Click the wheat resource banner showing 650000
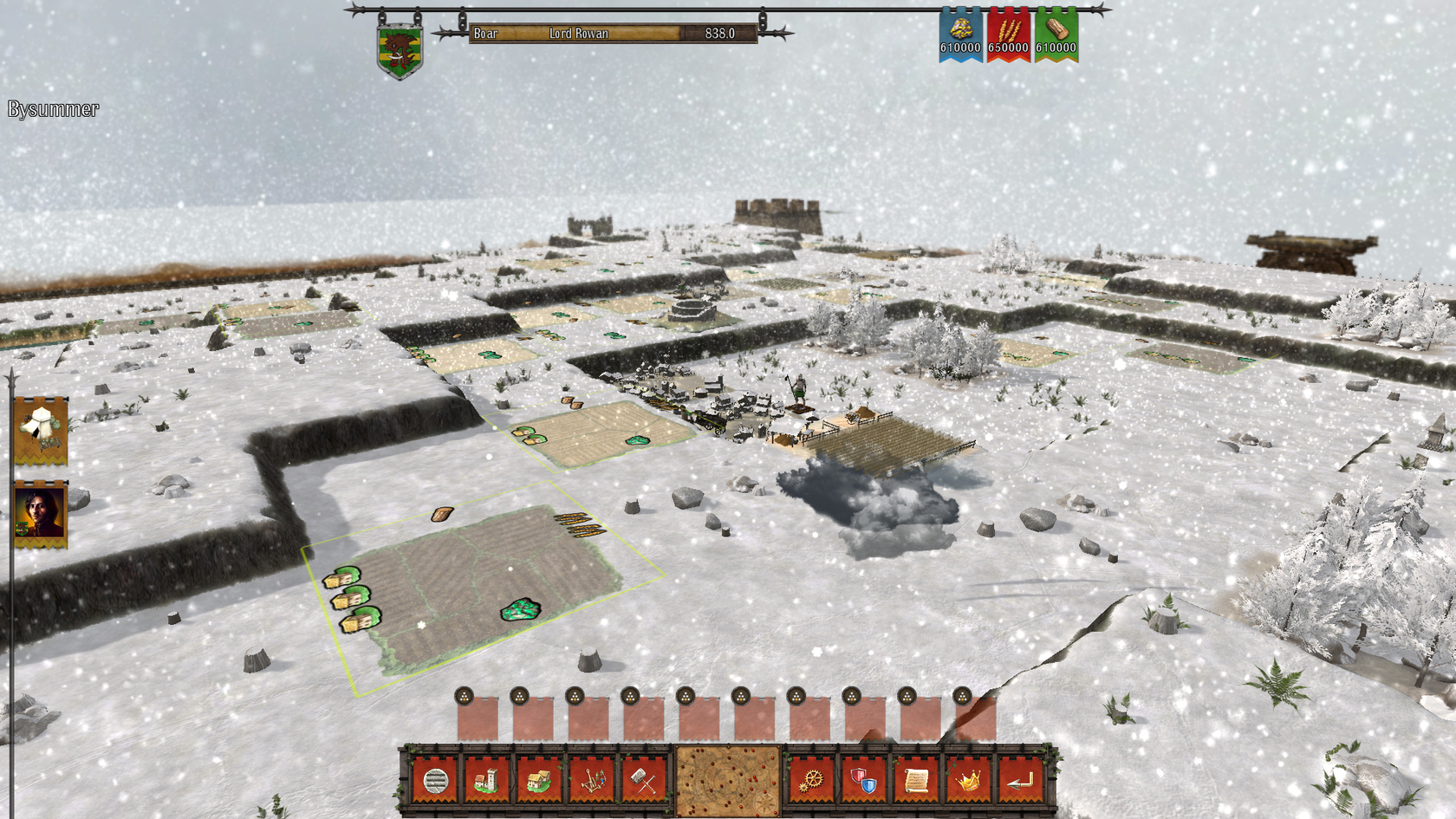Image resolution: width=1456 pixels, height=819 pixels. coord(1011,35)
